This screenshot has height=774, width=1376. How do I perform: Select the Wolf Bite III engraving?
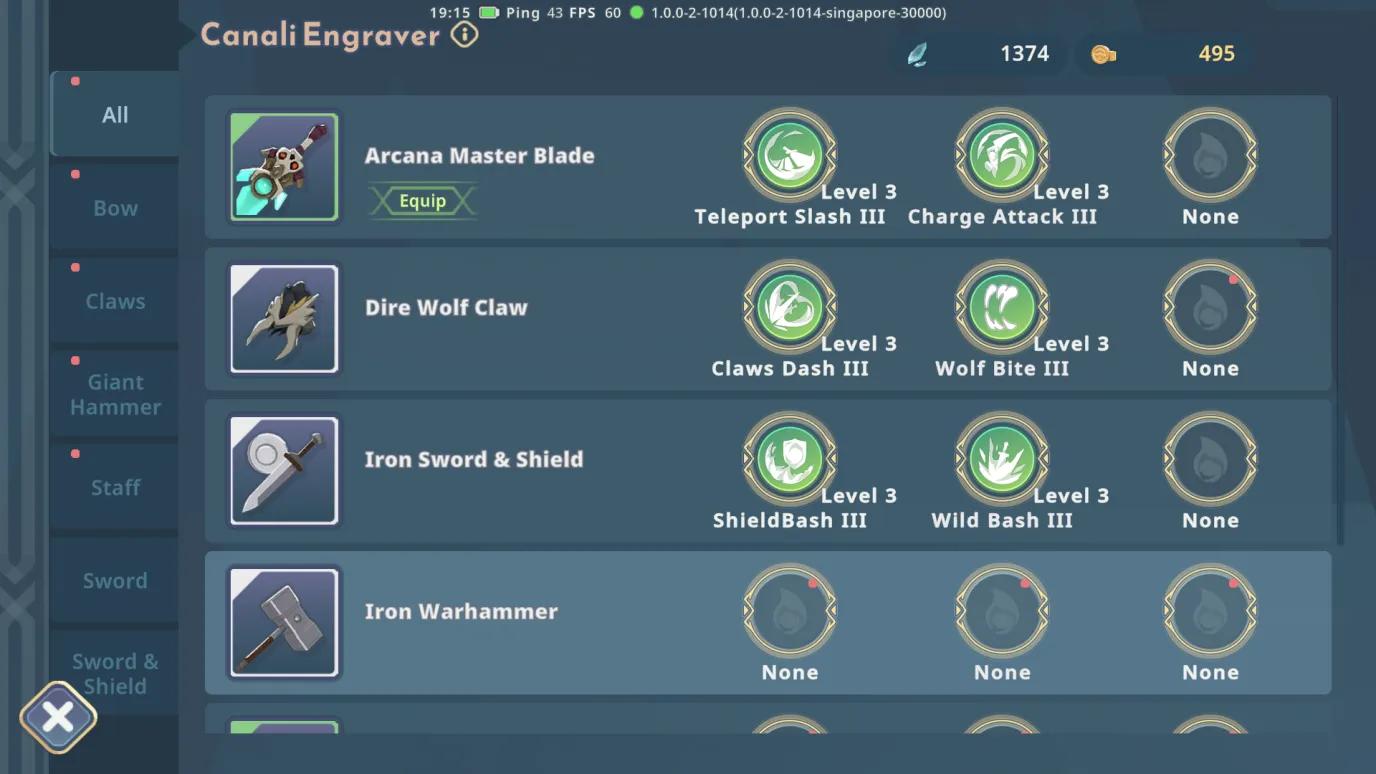coord(1002,308)
